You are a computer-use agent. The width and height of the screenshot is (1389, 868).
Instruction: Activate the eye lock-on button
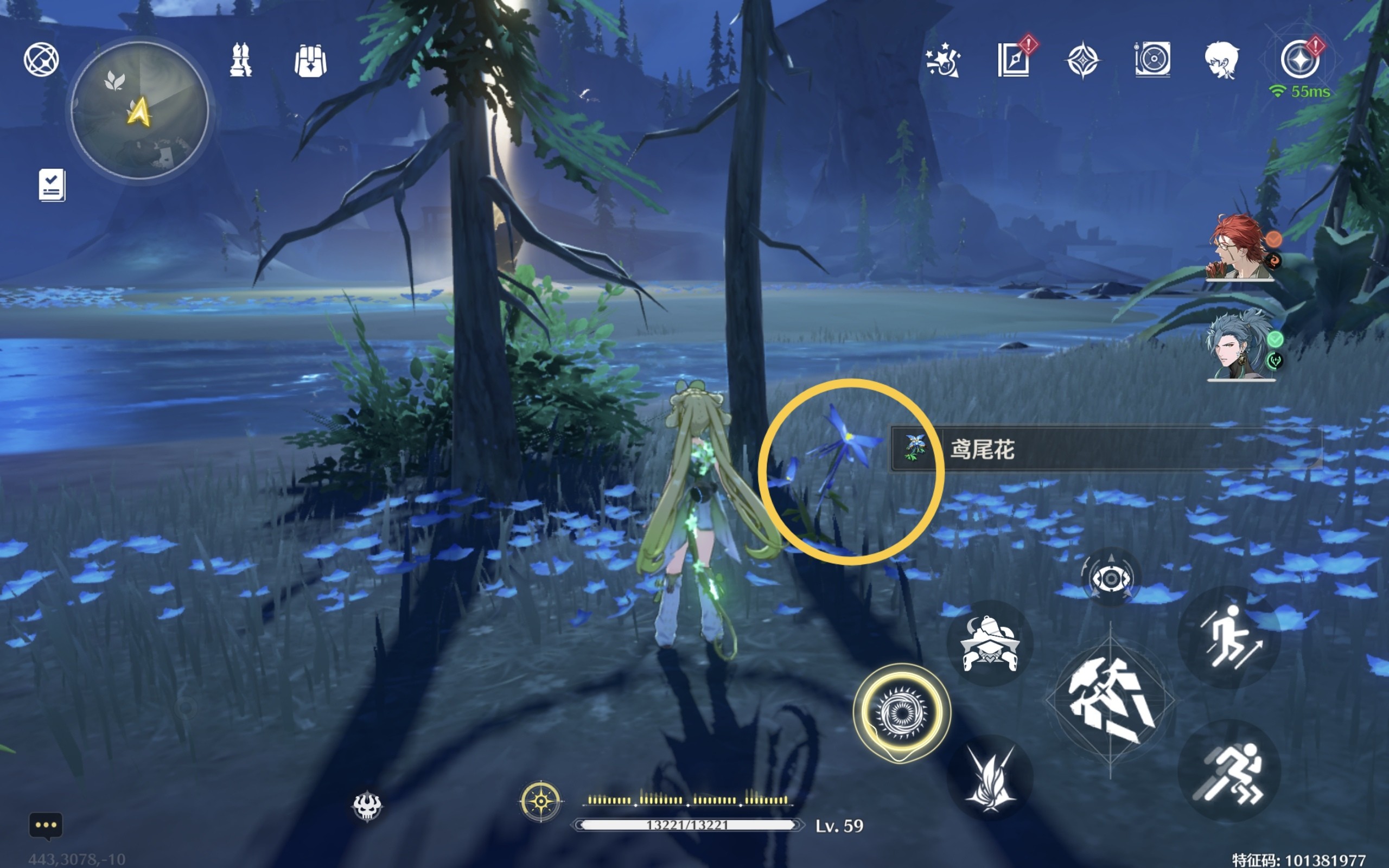1110,578
